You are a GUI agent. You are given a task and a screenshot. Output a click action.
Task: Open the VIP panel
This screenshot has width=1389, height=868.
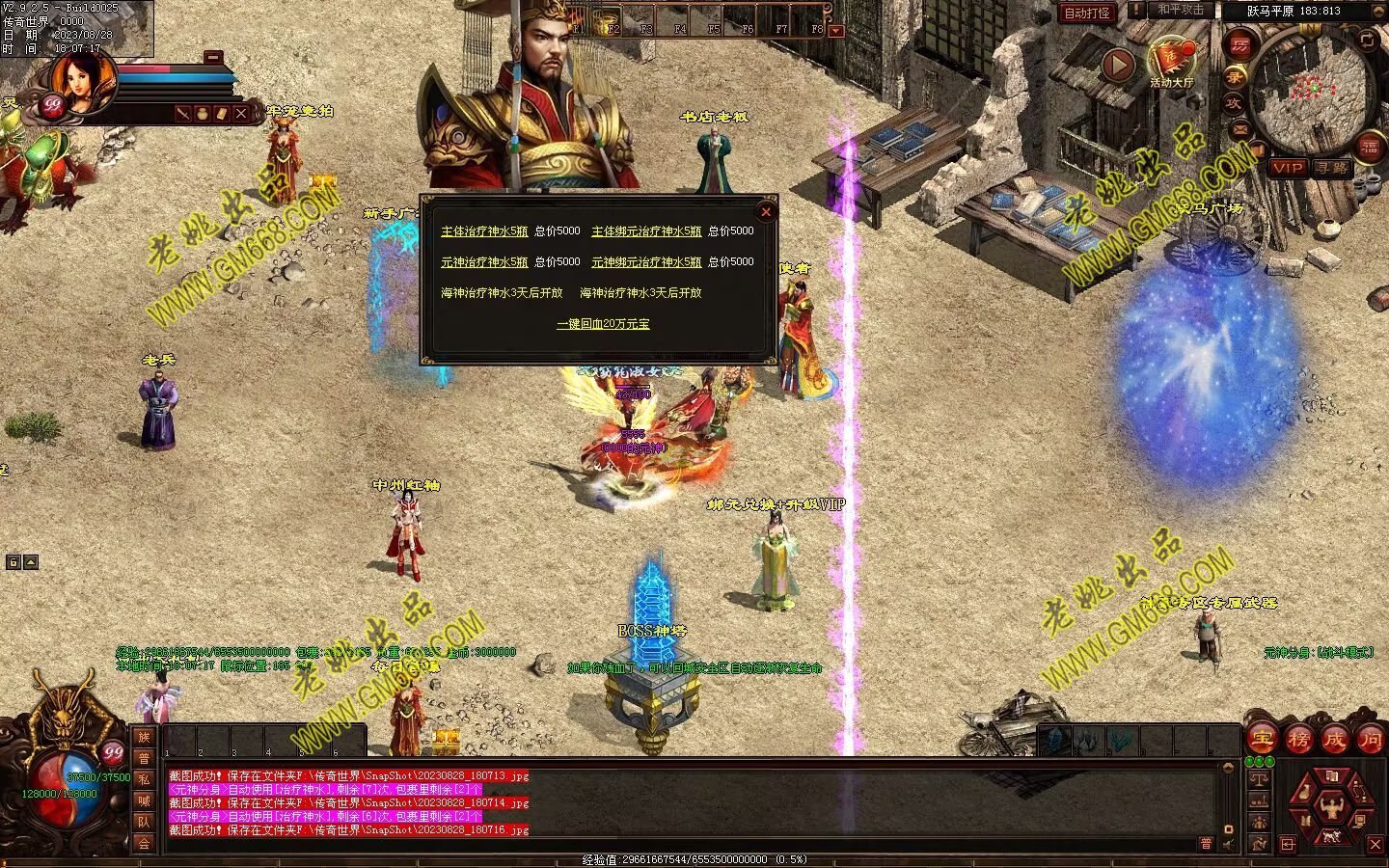(x=1287, y=168)
